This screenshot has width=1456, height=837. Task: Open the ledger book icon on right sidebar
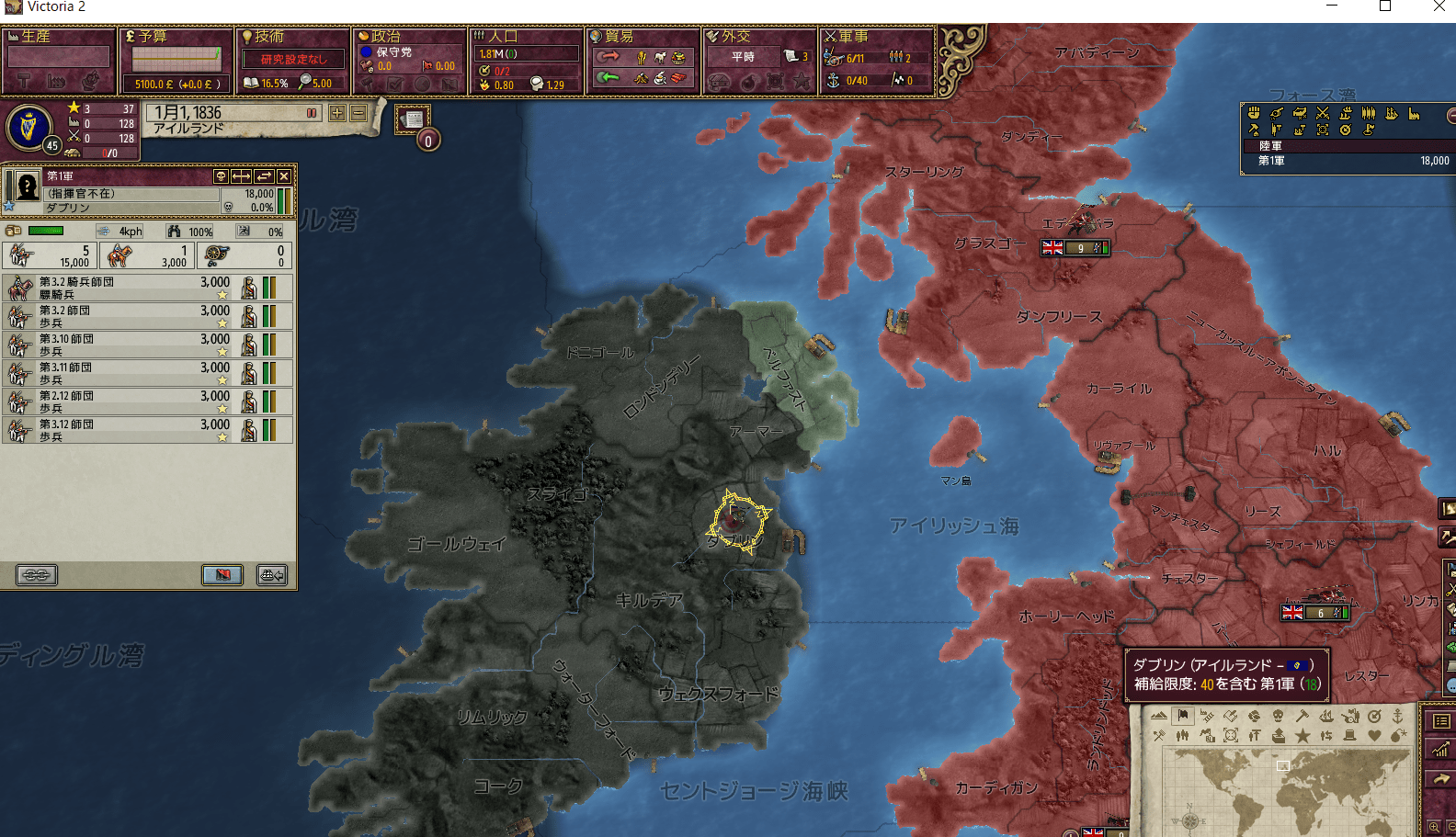point(1439,721)
